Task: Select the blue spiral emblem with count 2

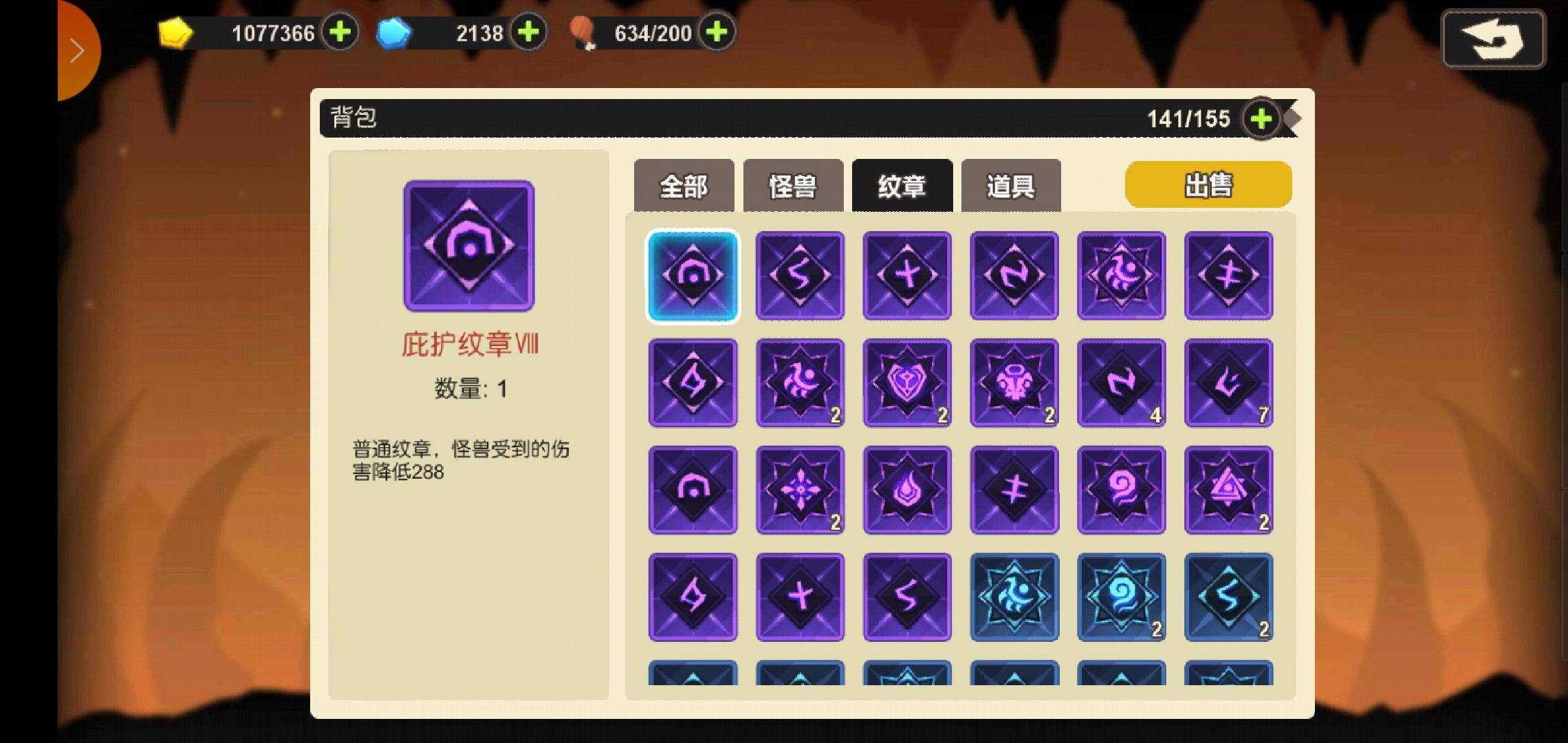Action: coord(1122,597)
